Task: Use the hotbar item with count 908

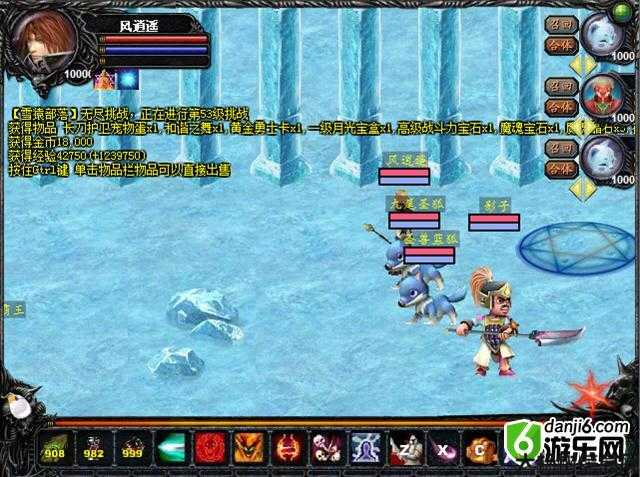Action: click(x=54, y=448)
